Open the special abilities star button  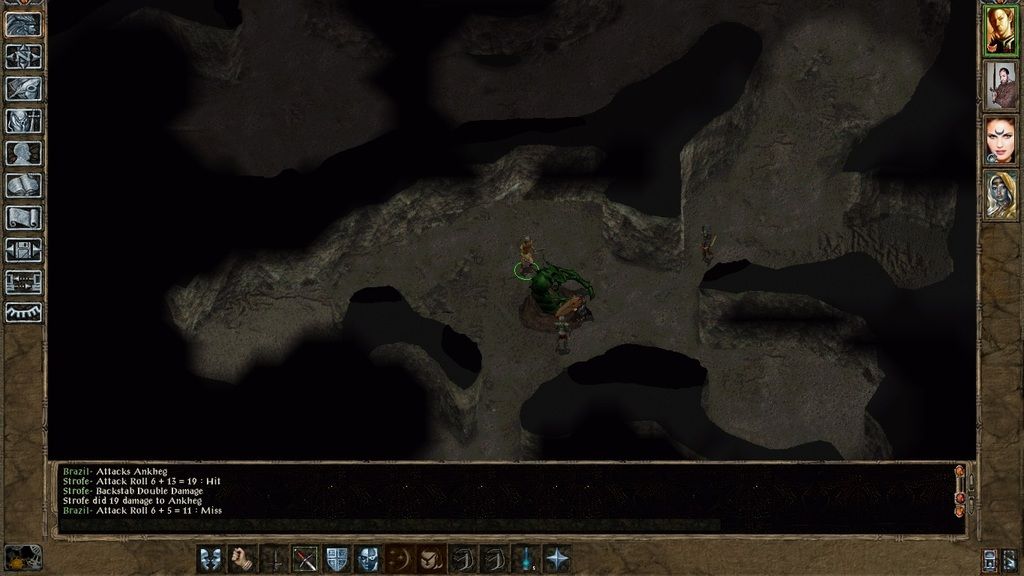coord(557,558)
